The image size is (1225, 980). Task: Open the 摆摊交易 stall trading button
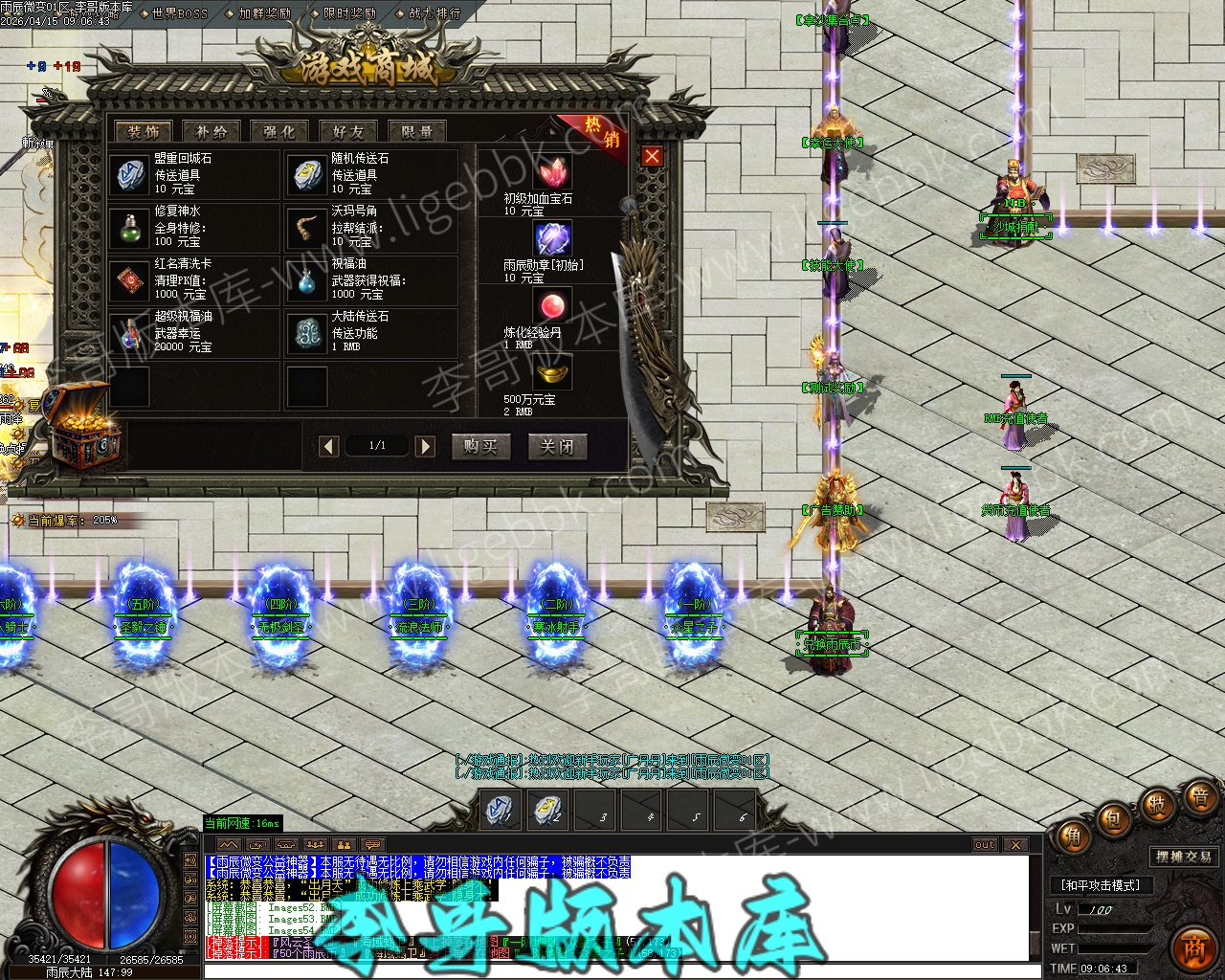[1184, 857]
